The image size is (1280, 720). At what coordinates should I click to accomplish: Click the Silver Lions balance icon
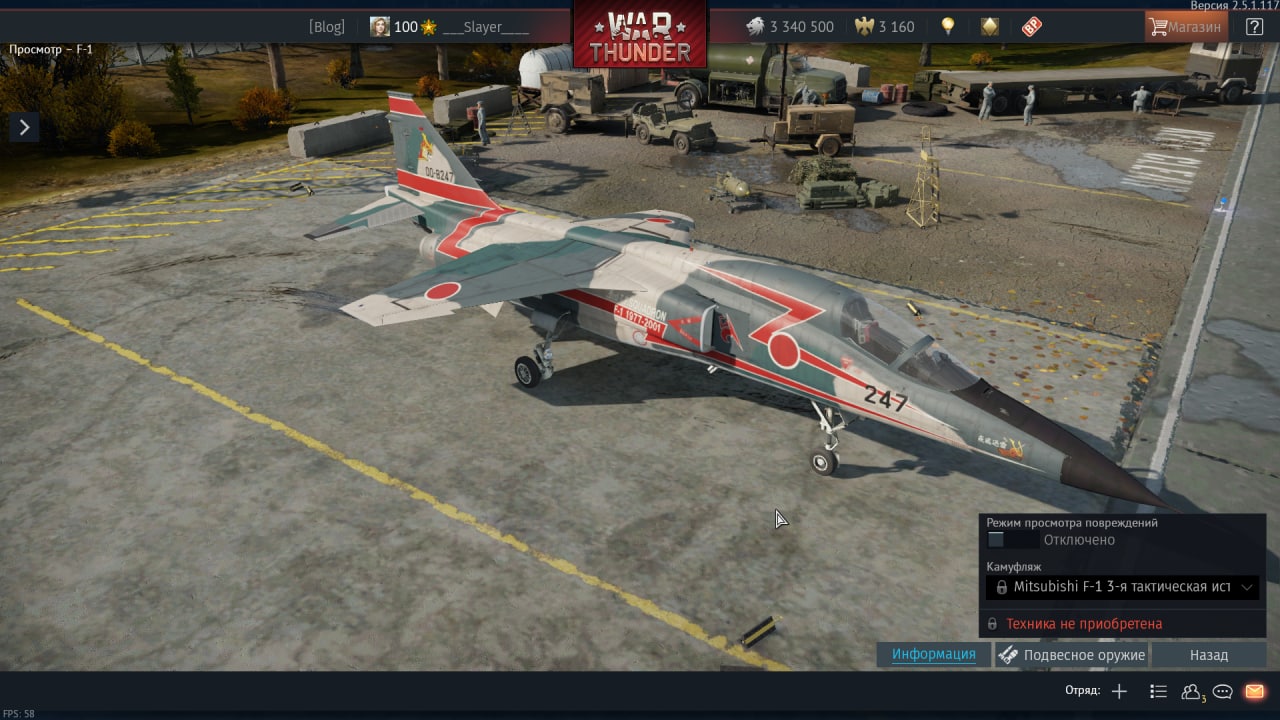click(x=756, y=27)
